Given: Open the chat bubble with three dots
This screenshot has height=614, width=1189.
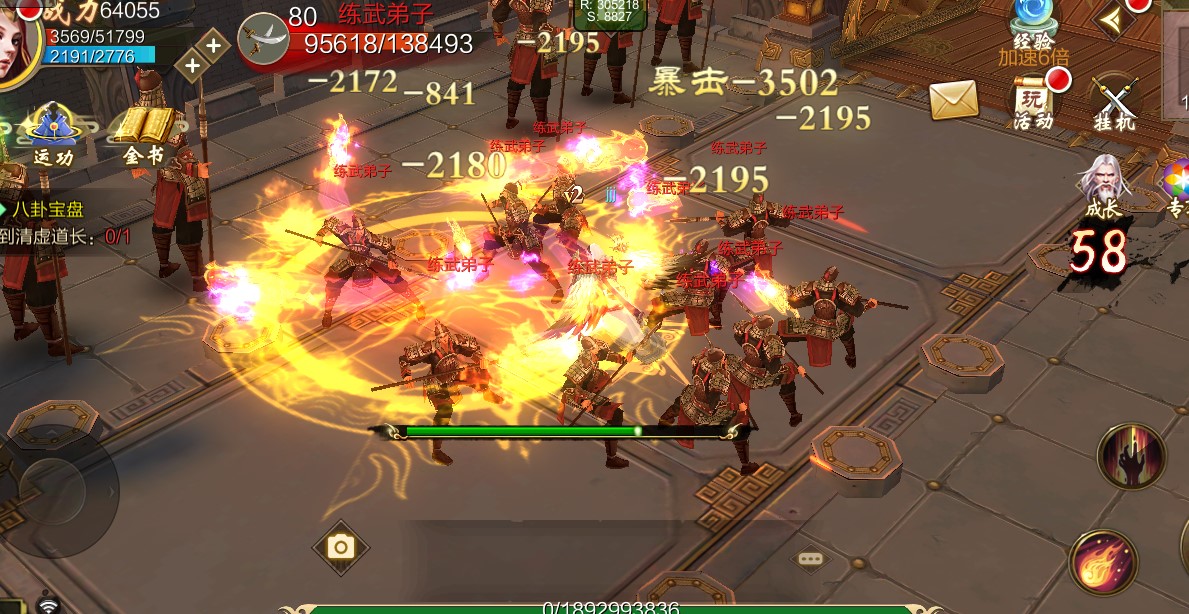Looking at the screenshot, I should point(809,558).
